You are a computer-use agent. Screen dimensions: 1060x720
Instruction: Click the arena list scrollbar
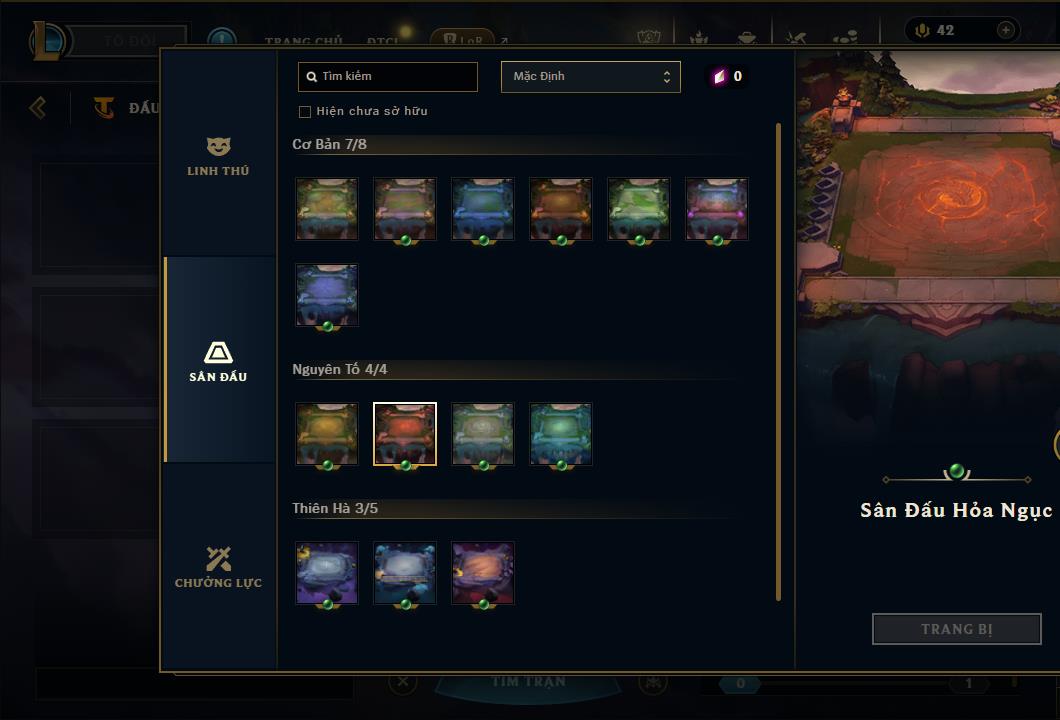tap(779, 360)
